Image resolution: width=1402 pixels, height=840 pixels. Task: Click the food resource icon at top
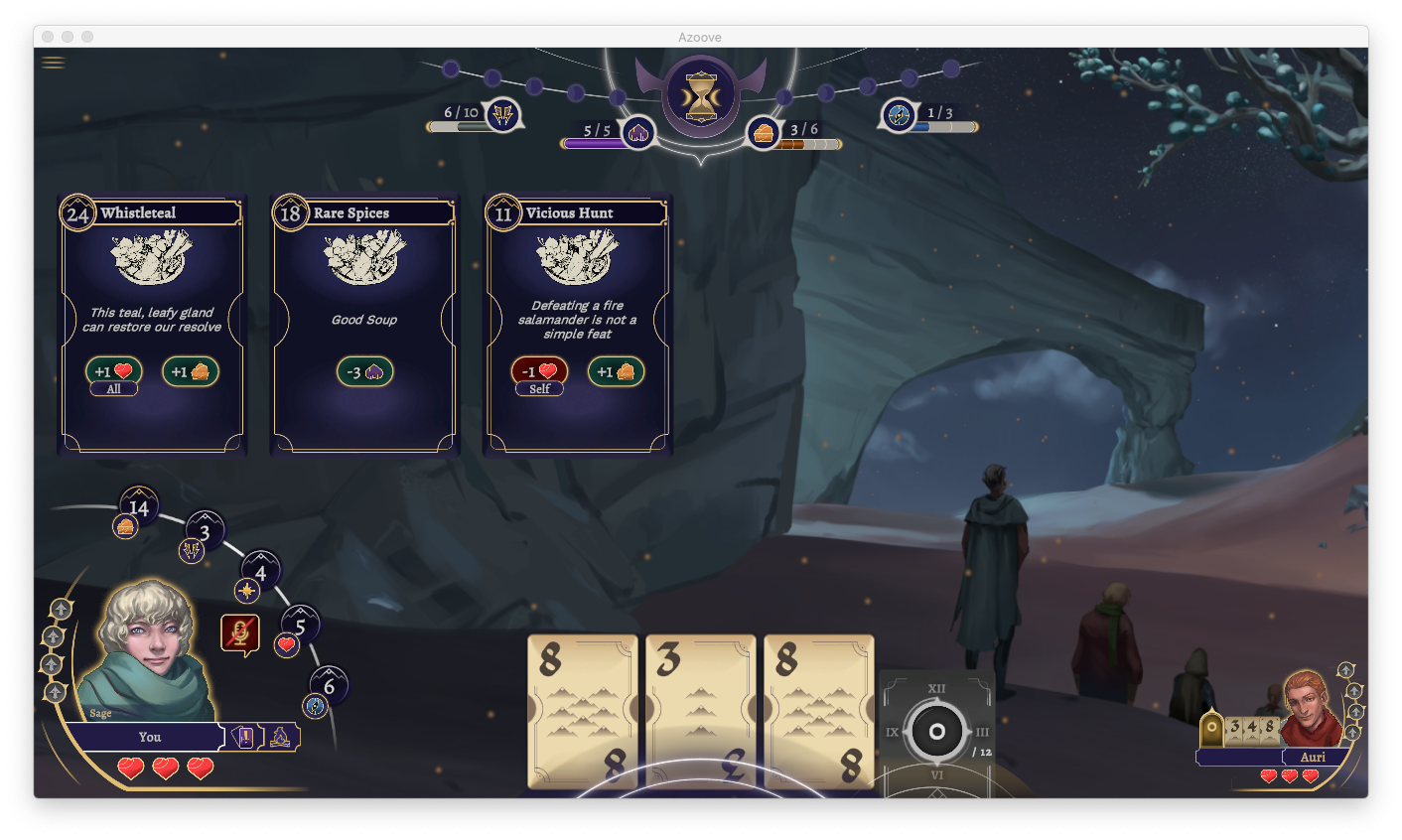tap(764, 133)
